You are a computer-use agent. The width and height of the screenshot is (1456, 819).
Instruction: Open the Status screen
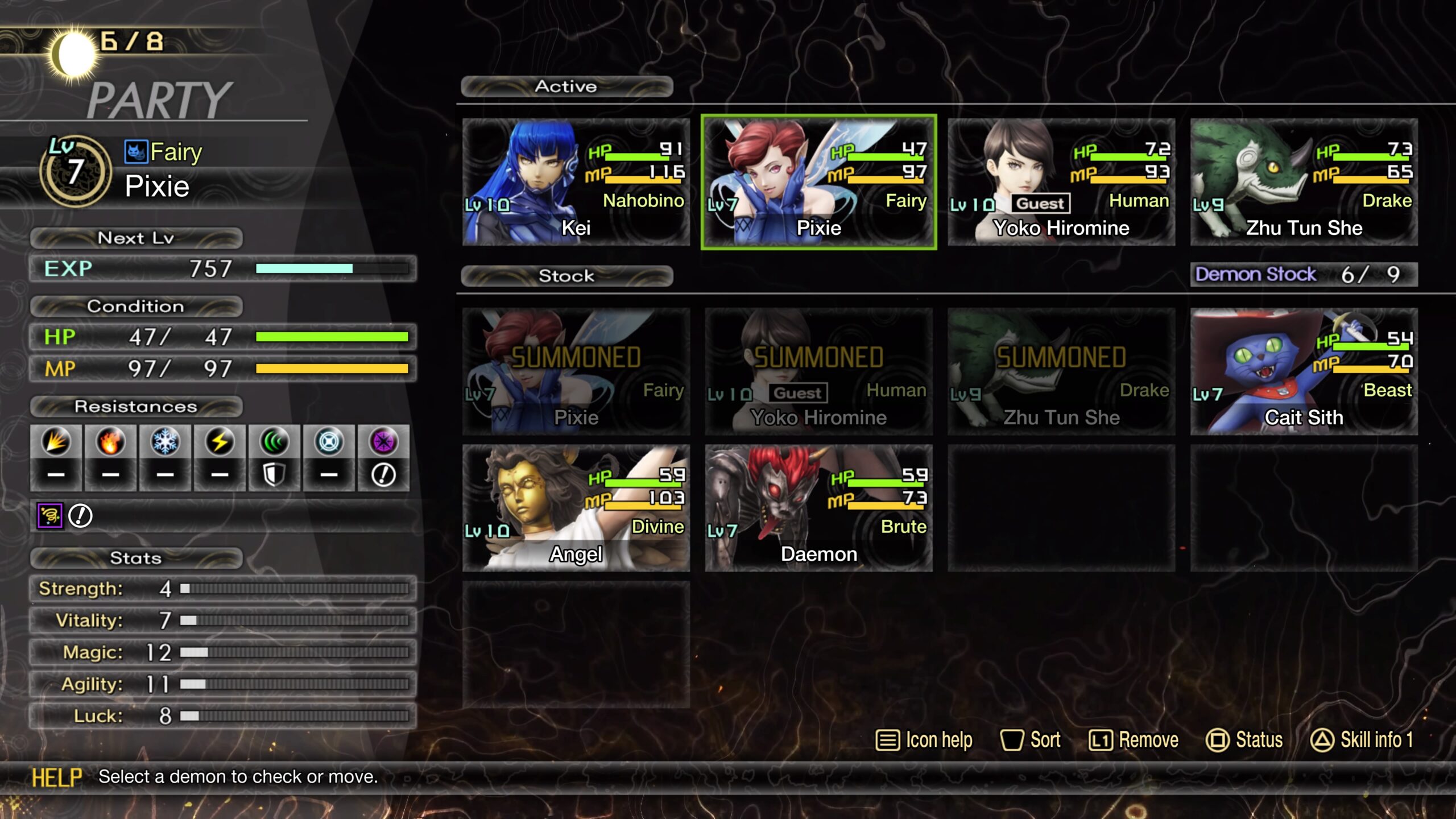(x=1244, y=740)
